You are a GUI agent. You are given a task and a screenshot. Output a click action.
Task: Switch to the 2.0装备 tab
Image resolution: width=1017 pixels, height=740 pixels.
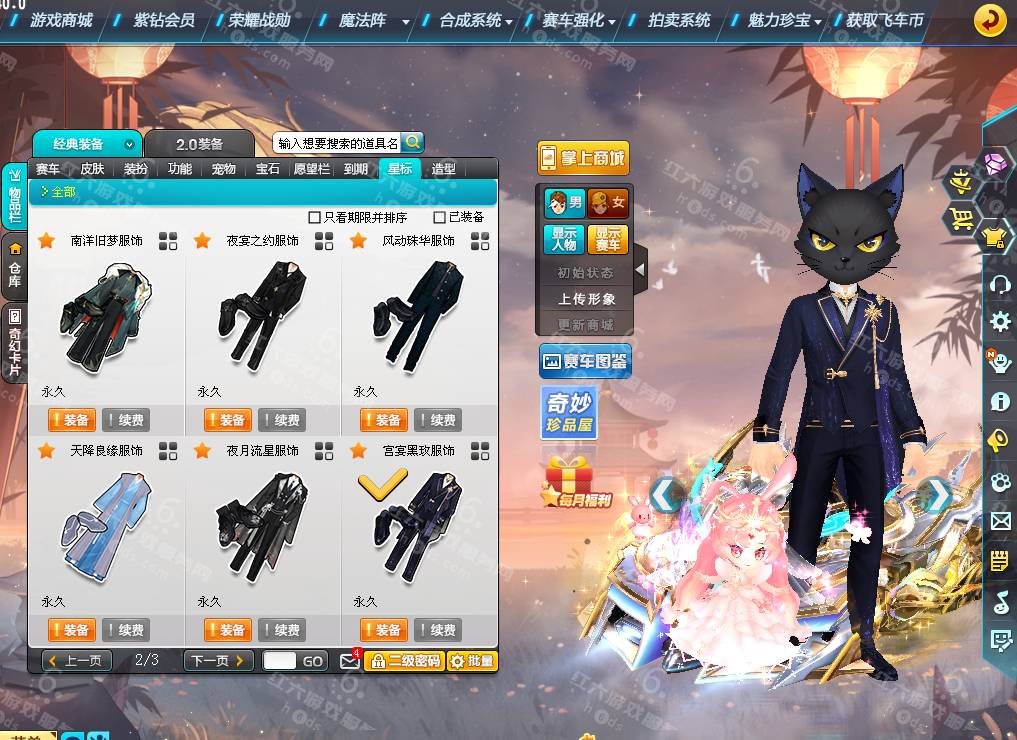tap(200, 144)
